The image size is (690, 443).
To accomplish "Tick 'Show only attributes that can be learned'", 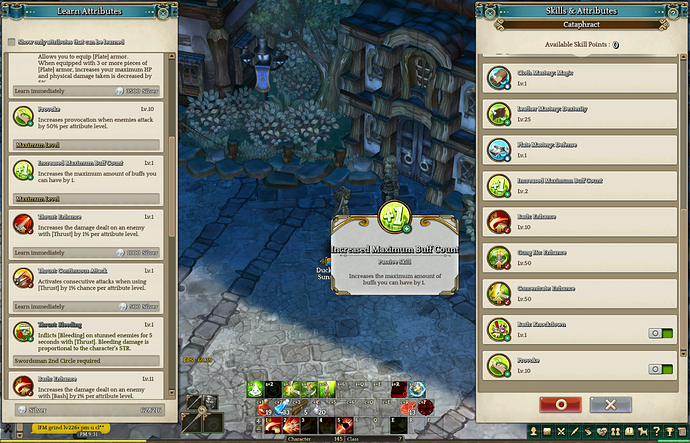I will pyautogui.click(x=11, y=42).
